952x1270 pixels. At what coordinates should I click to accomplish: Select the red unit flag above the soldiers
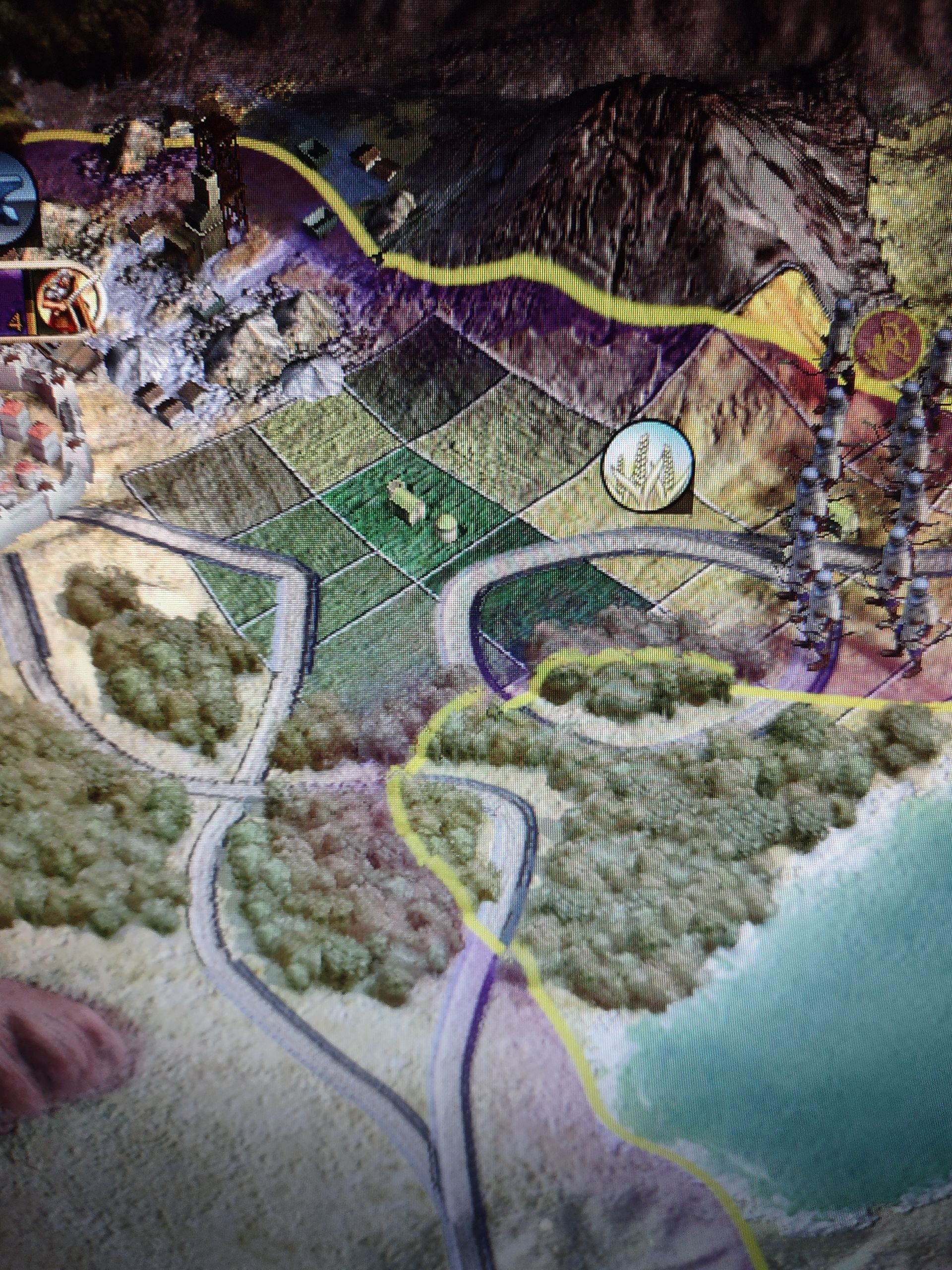click(x=888, y=346)
